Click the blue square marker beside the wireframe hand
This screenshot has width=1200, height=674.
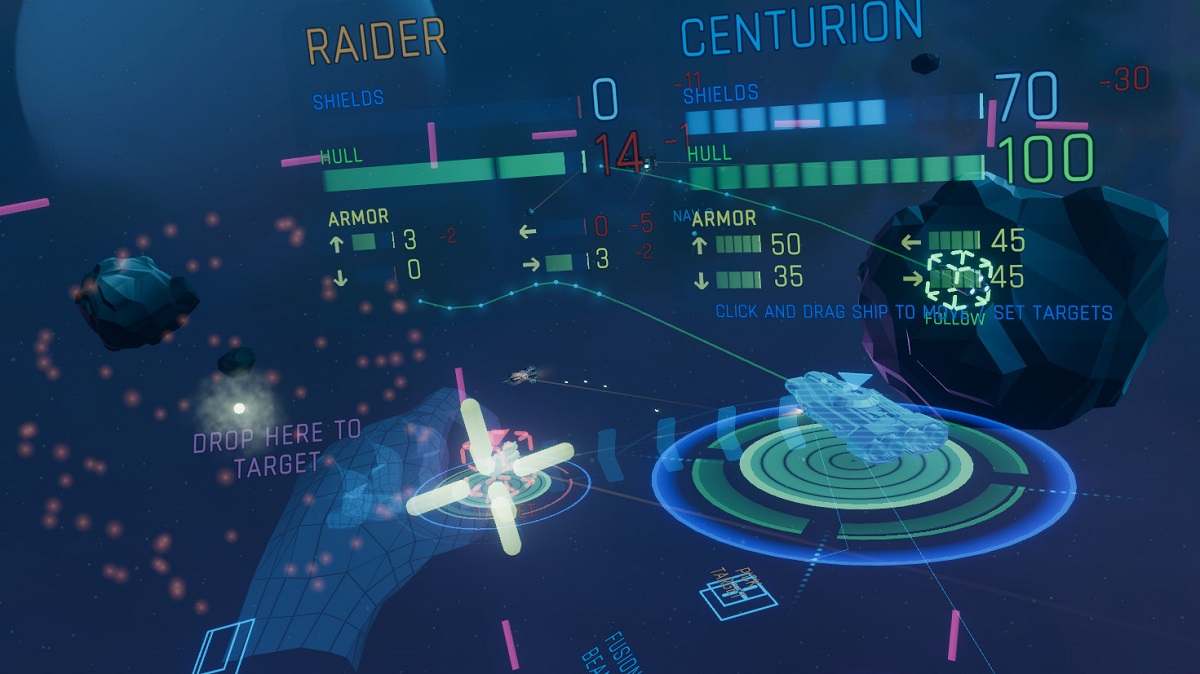coord(223,645)
